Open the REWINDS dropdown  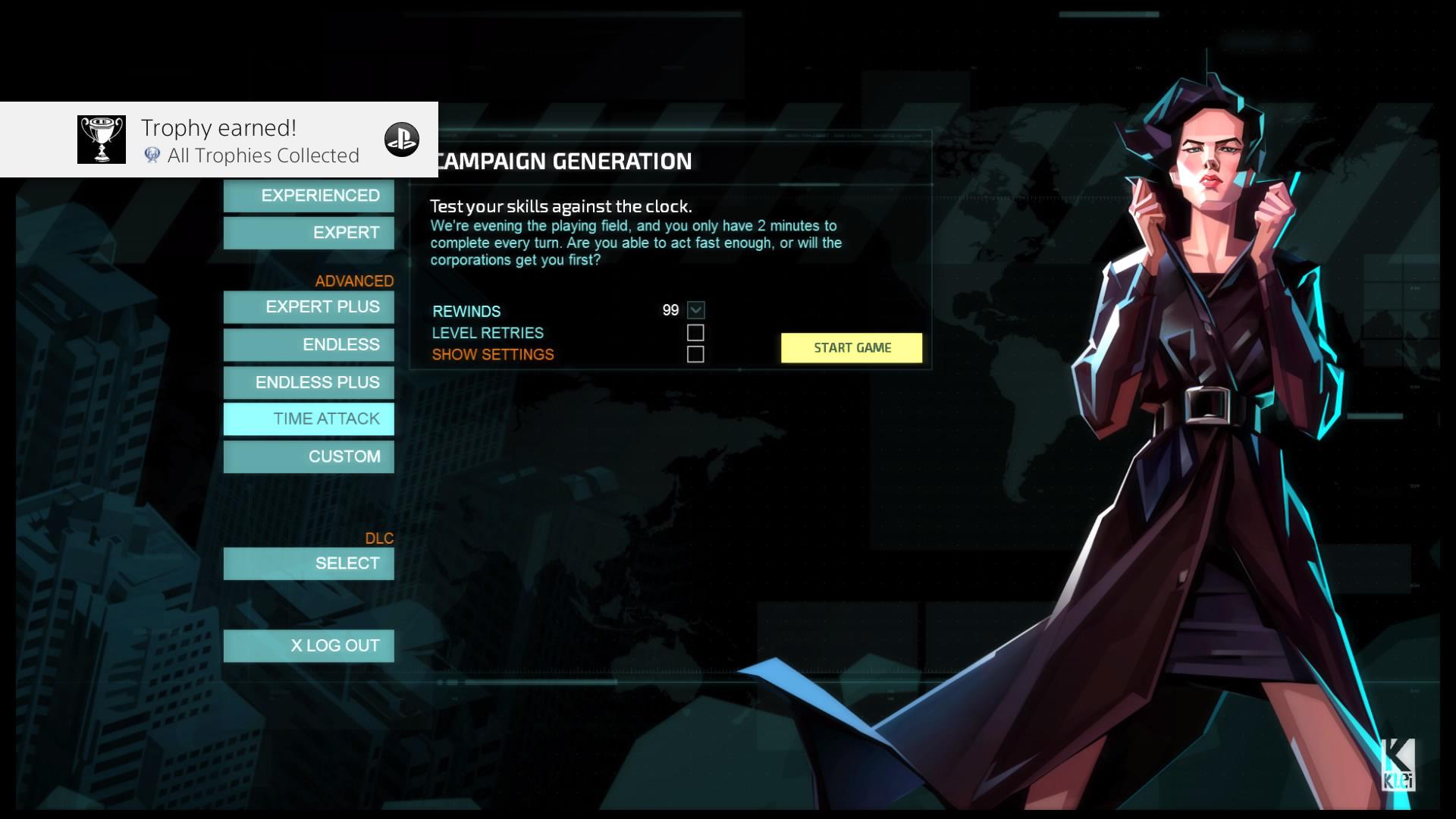click(695, 310)
